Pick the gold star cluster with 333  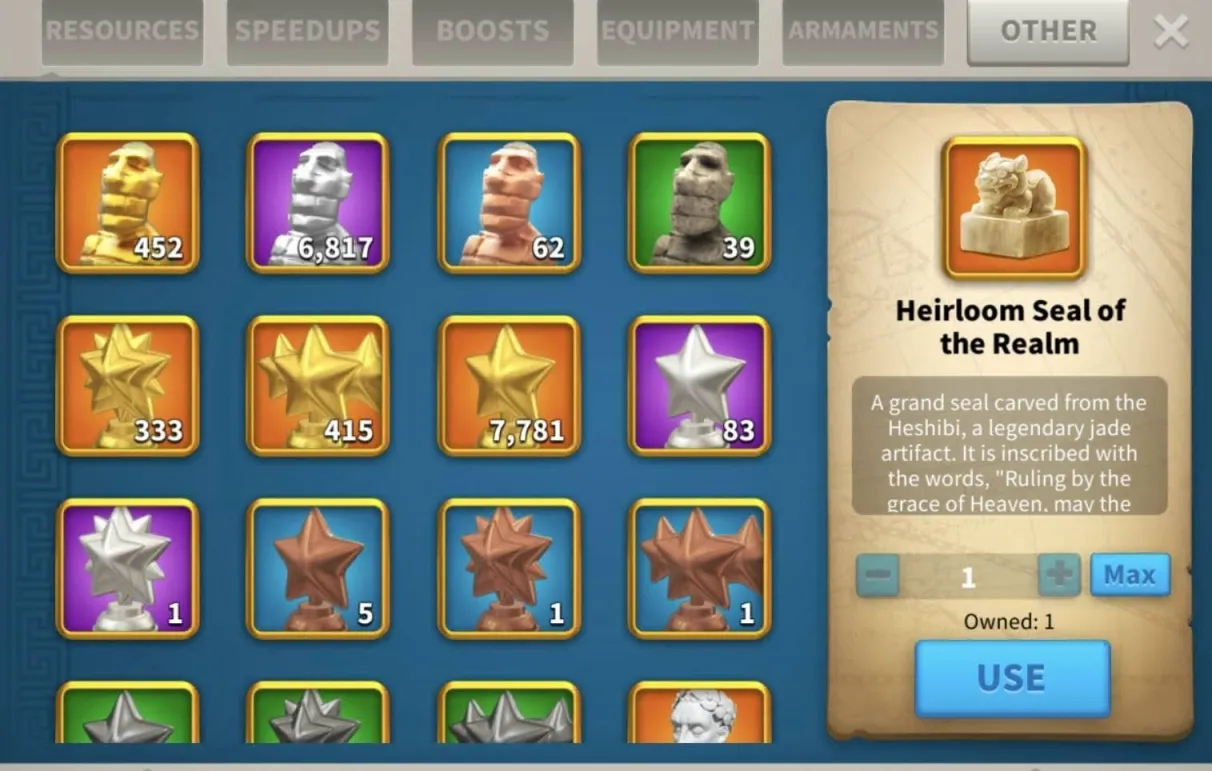click(x=128, y=386)
